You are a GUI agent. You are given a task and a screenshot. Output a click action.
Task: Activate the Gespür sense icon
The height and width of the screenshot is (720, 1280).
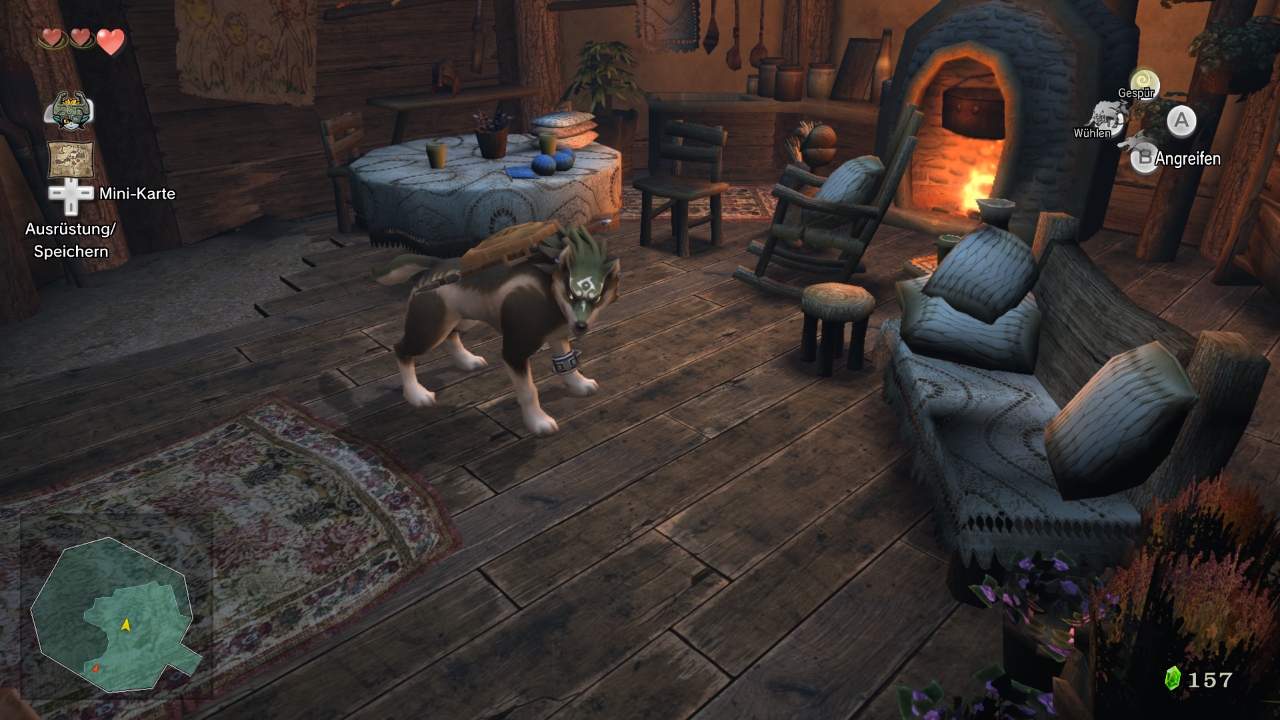(x=1144, y=81)
